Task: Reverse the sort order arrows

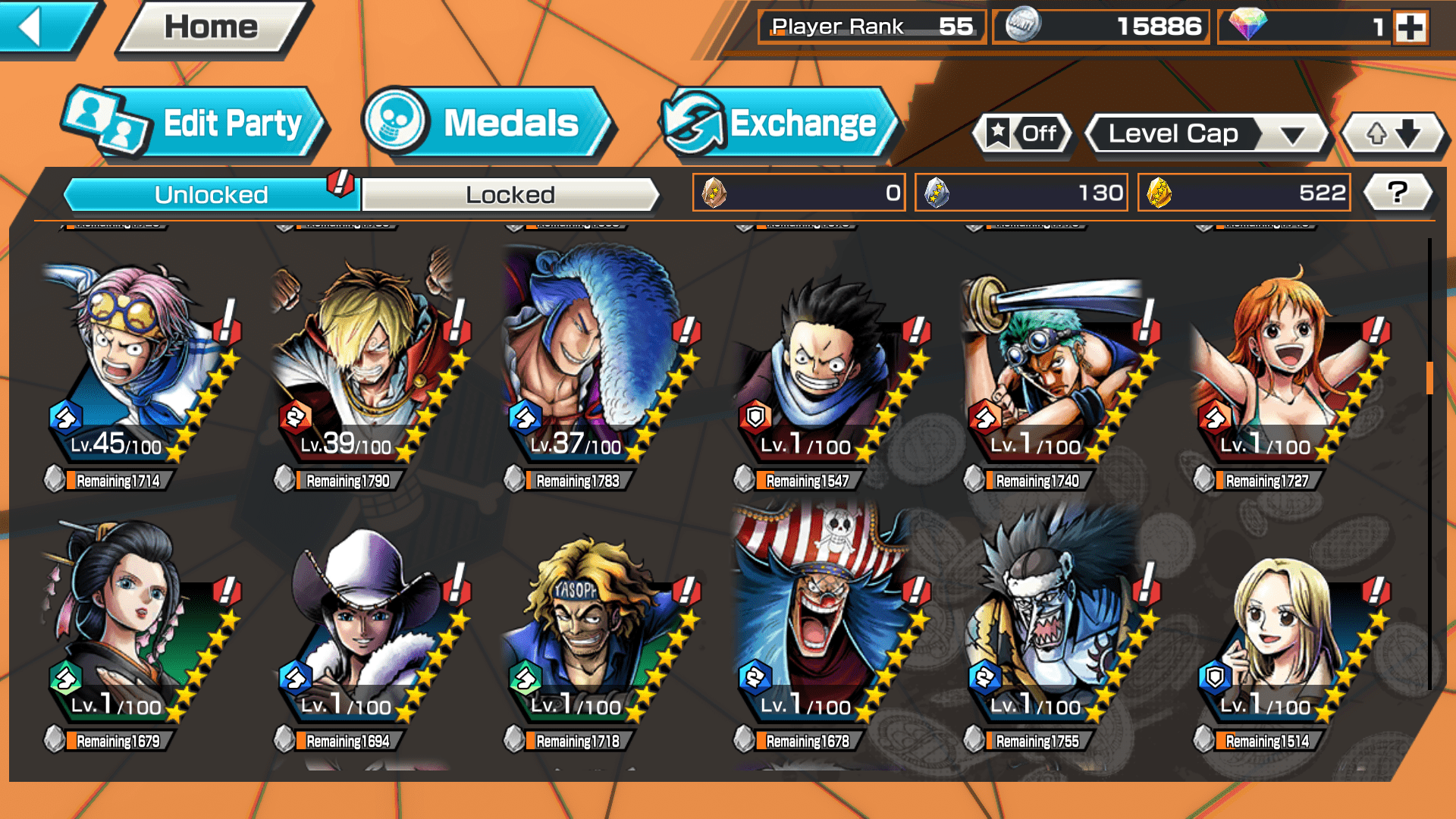Action: click(x=1392, y=134)
